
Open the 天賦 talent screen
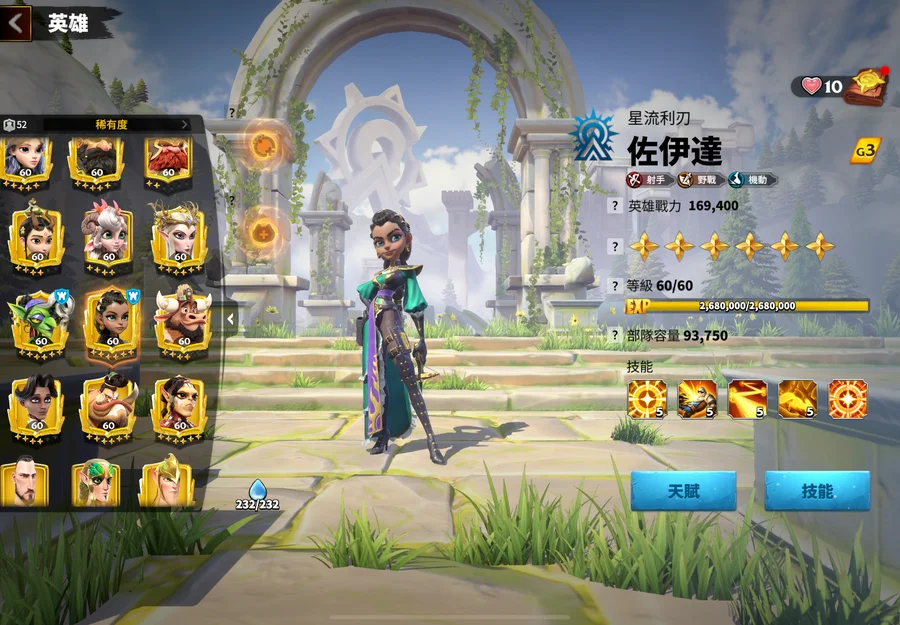(x=683, y=491)
